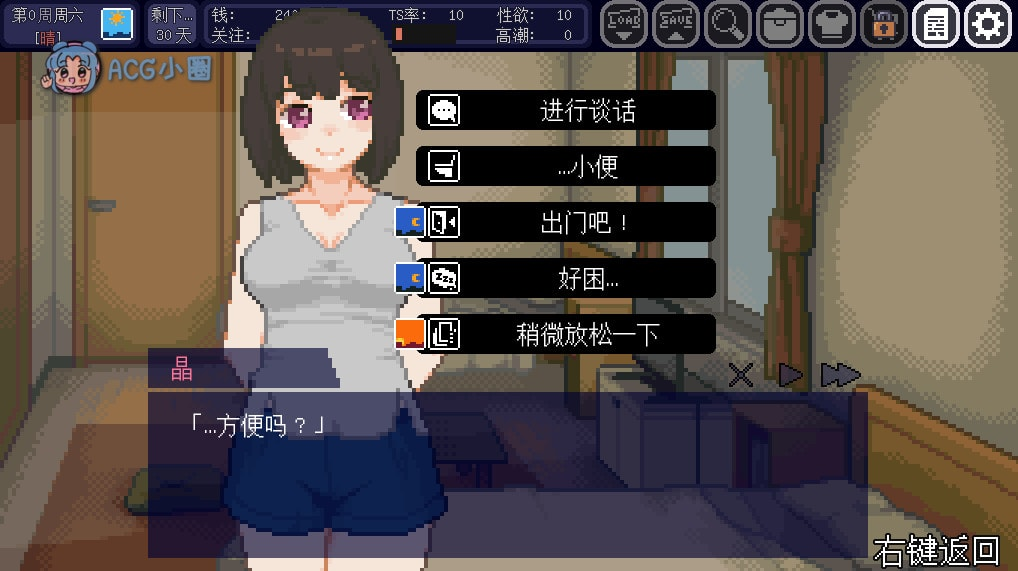Click the orange padlock icon
Viewport: 1018px width, 571px height.
coord(883,24)
